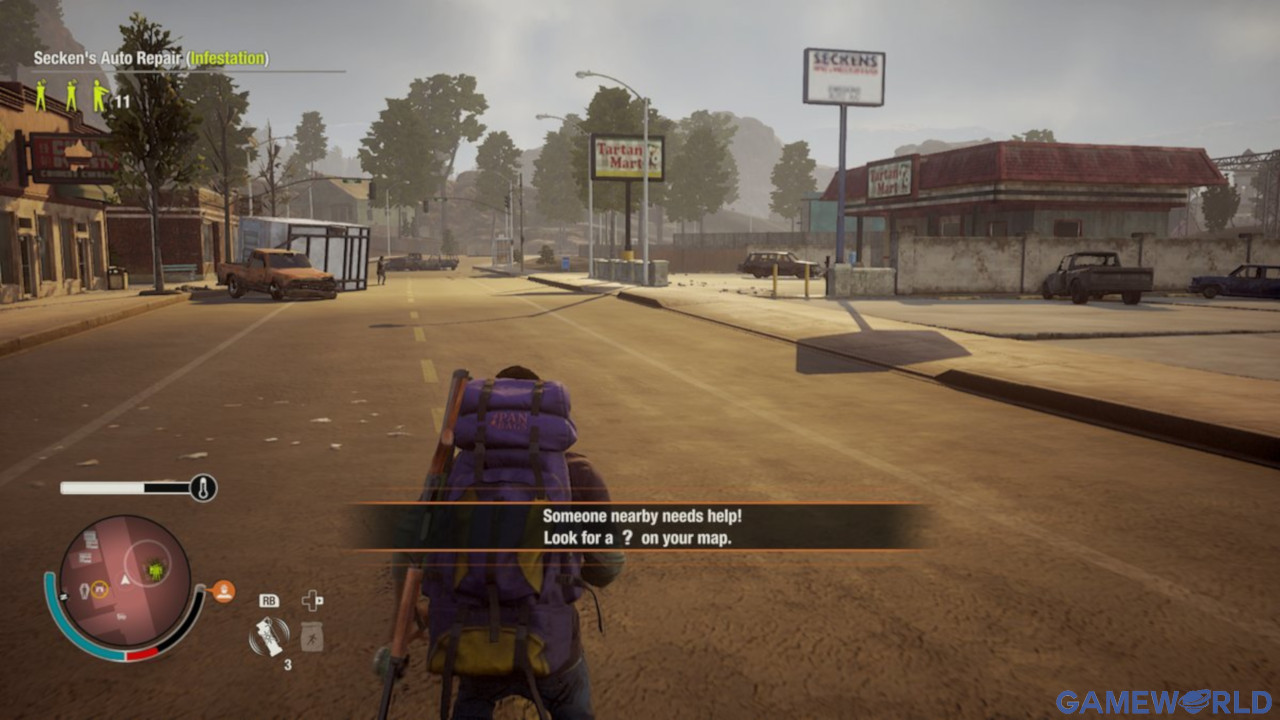Viewport: 1280px width, 720px height.
Task: Open the circular minimap
Action: tap(125, 581)
